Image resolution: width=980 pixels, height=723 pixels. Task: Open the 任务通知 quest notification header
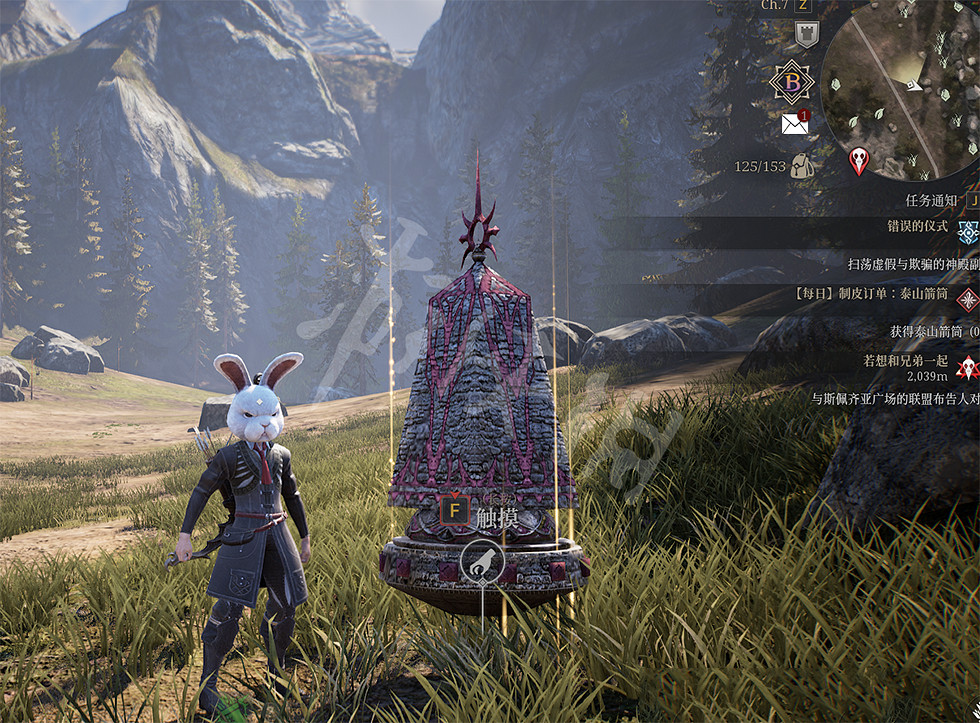931,200
